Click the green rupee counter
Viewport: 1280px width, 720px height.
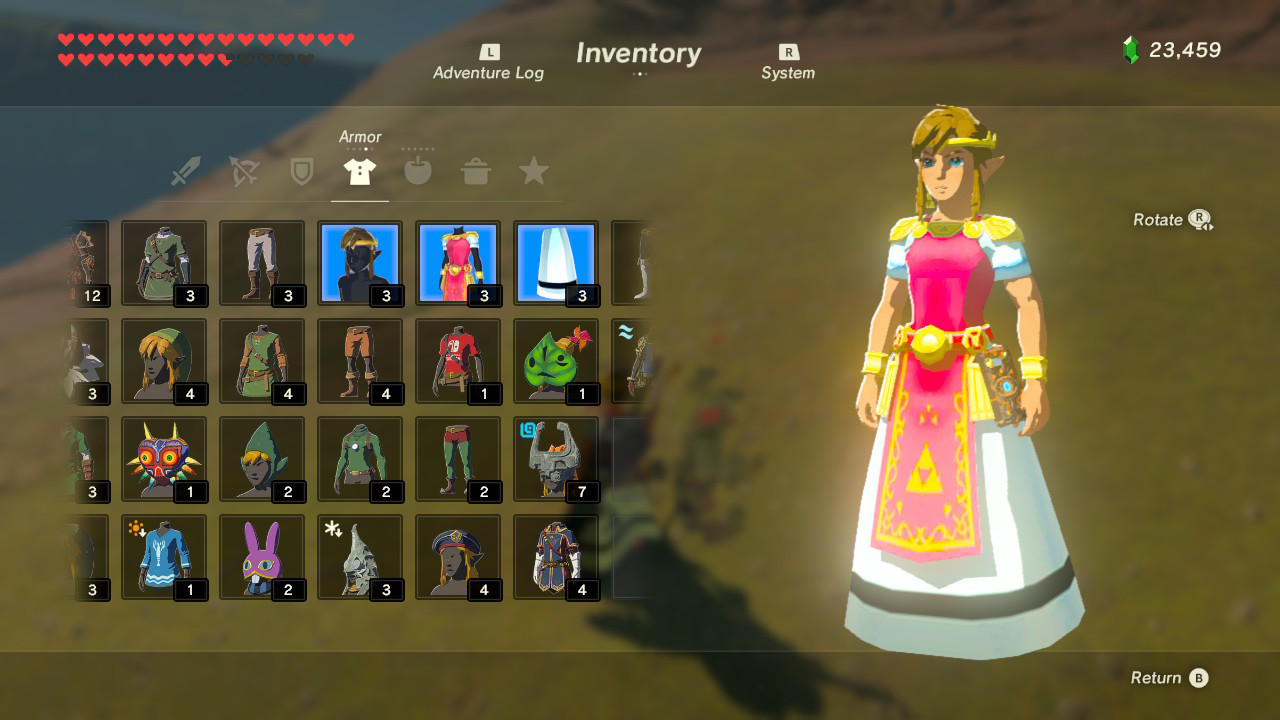click(x=1165, y=48)
